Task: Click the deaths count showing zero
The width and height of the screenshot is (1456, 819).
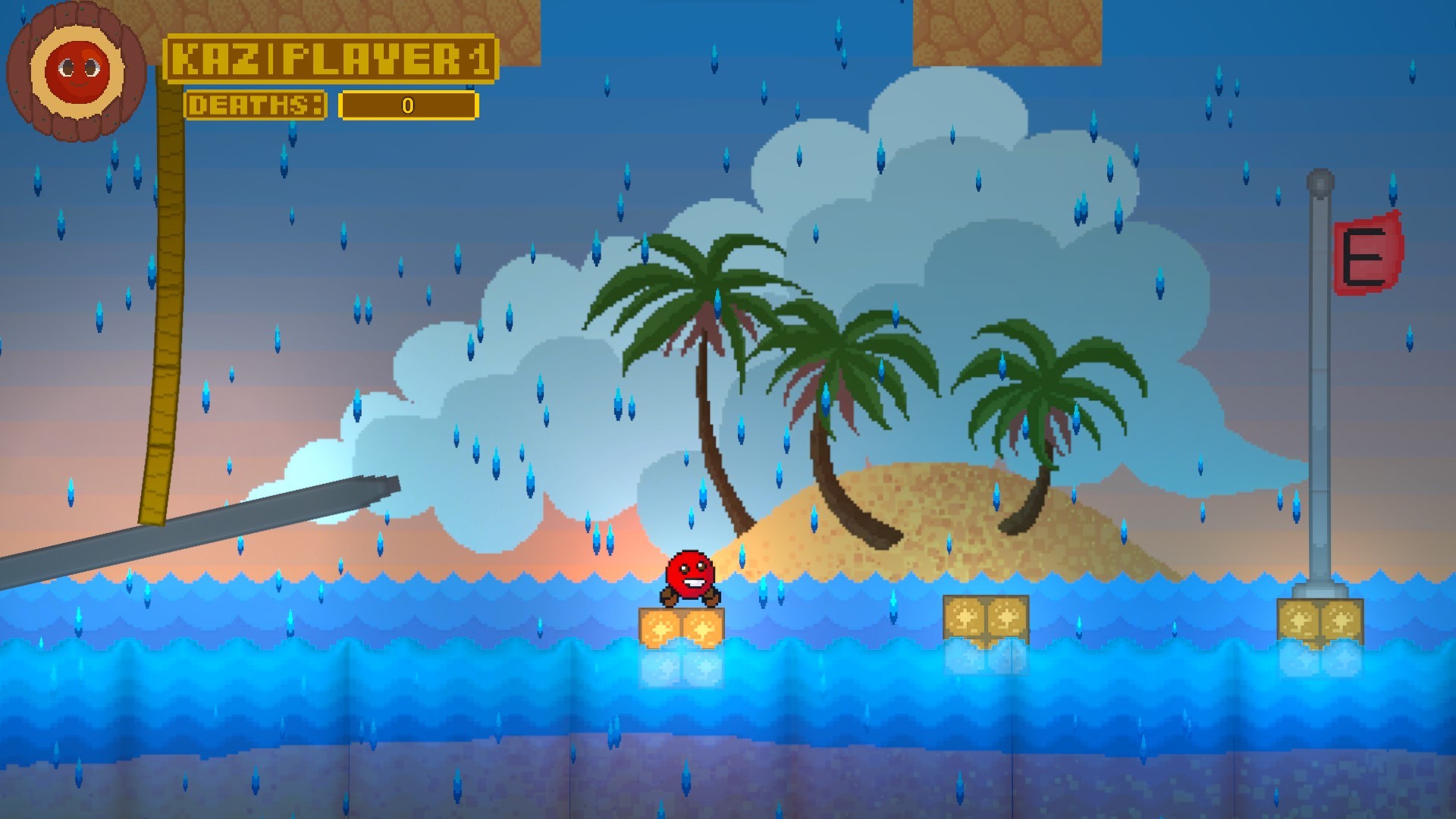Action: 407,106
